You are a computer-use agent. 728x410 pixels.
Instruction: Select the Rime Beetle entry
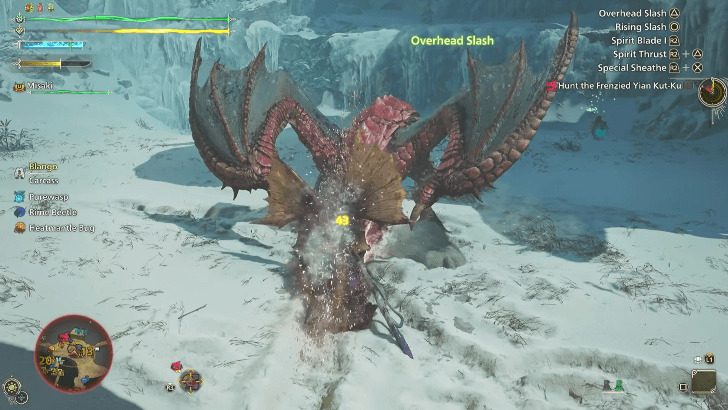(x=50, y=213)
